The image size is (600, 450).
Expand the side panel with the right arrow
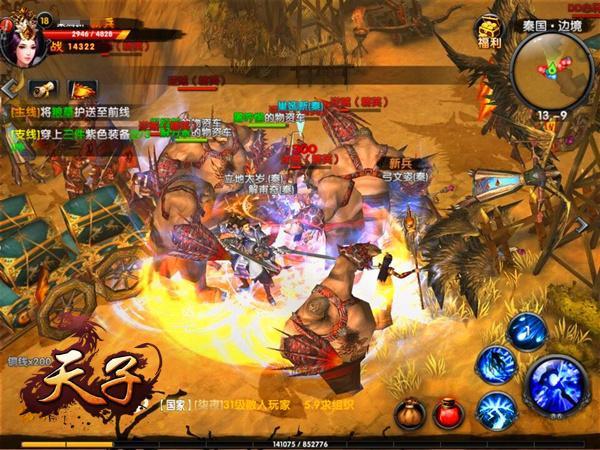coord(583,226)
